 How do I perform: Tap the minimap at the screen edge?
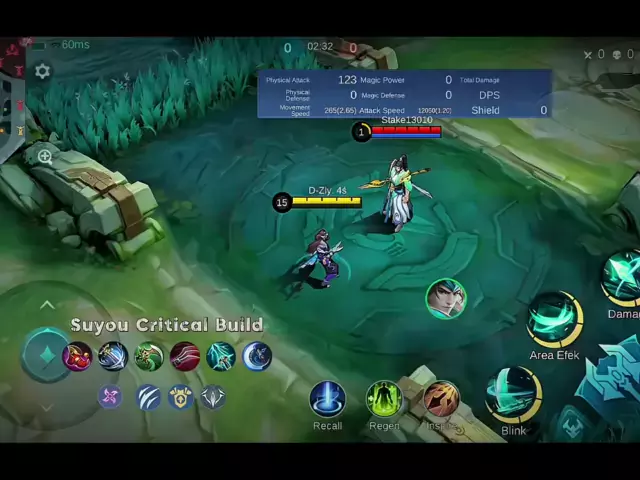10,100
